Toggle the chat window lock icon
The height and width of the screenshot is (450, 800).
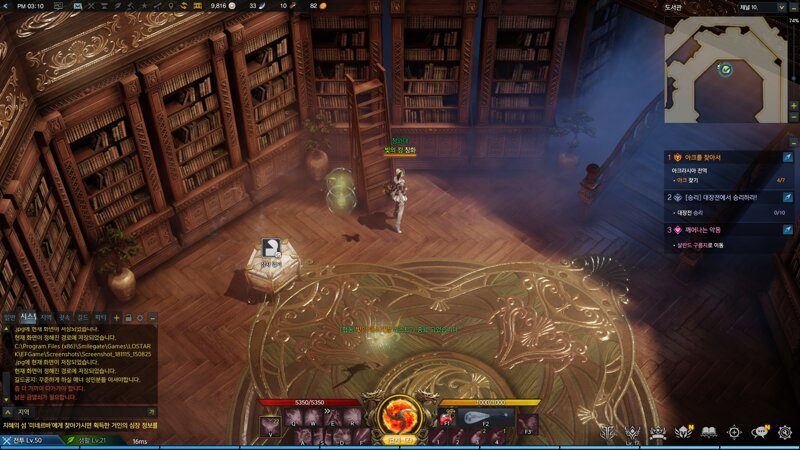(x=129, y=317)
